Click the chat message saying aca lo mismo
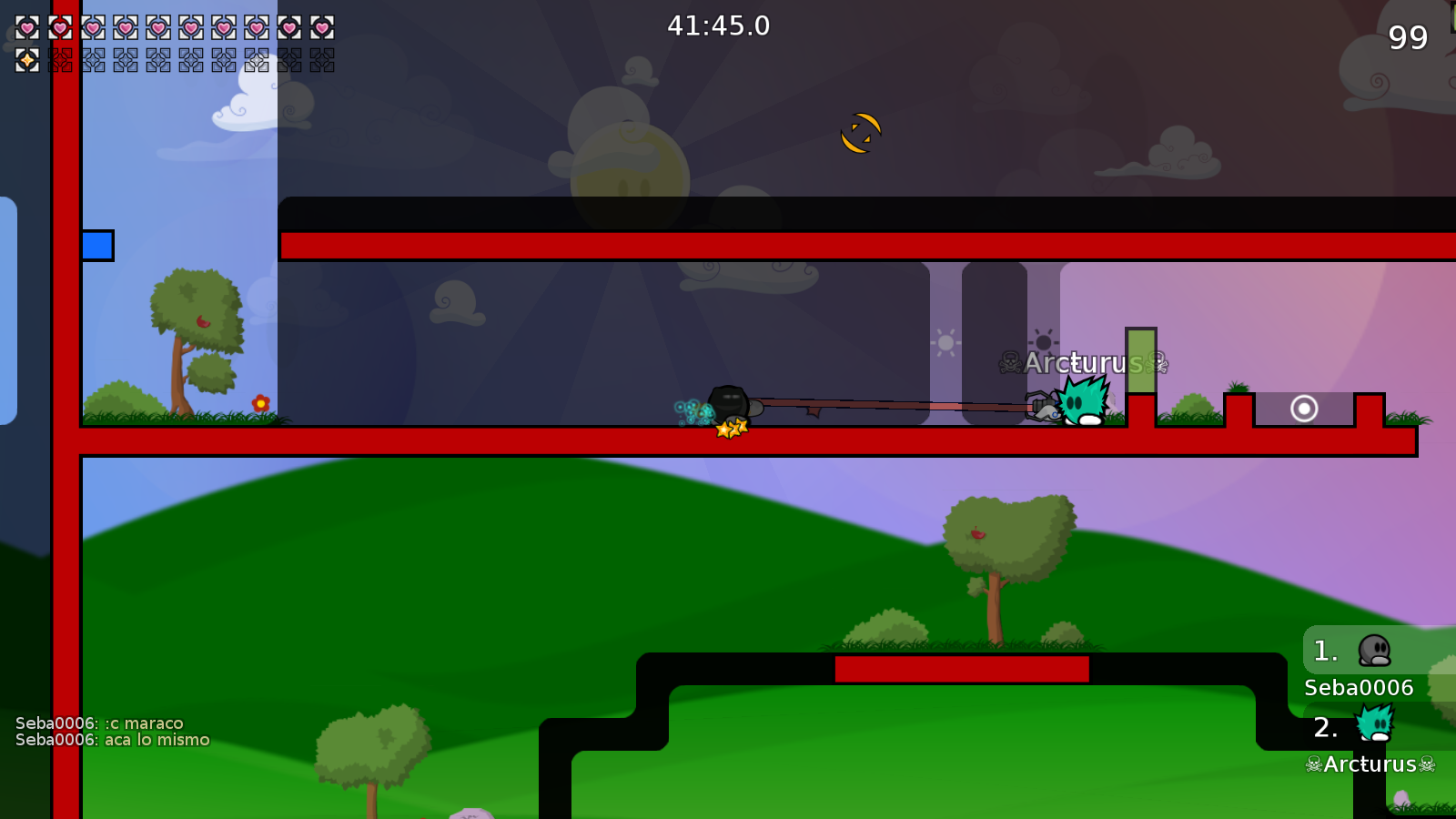Image resolution: width=1456 pixels, height=819 pixels. click(x=111, y=740)
